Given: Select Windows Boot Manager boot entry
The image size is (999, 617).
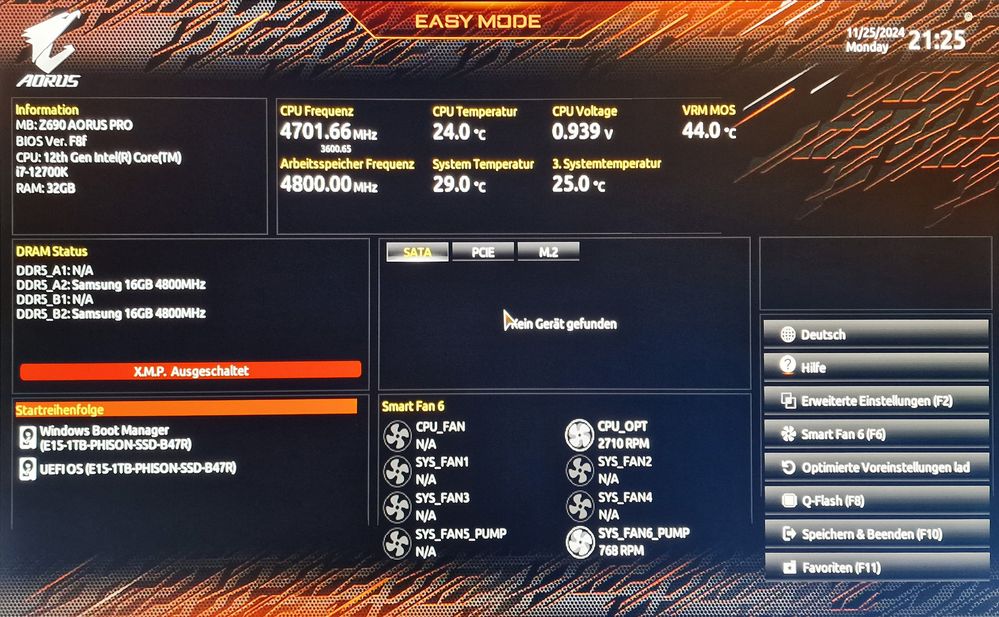Looking at the screenshot, I should 105,437.
